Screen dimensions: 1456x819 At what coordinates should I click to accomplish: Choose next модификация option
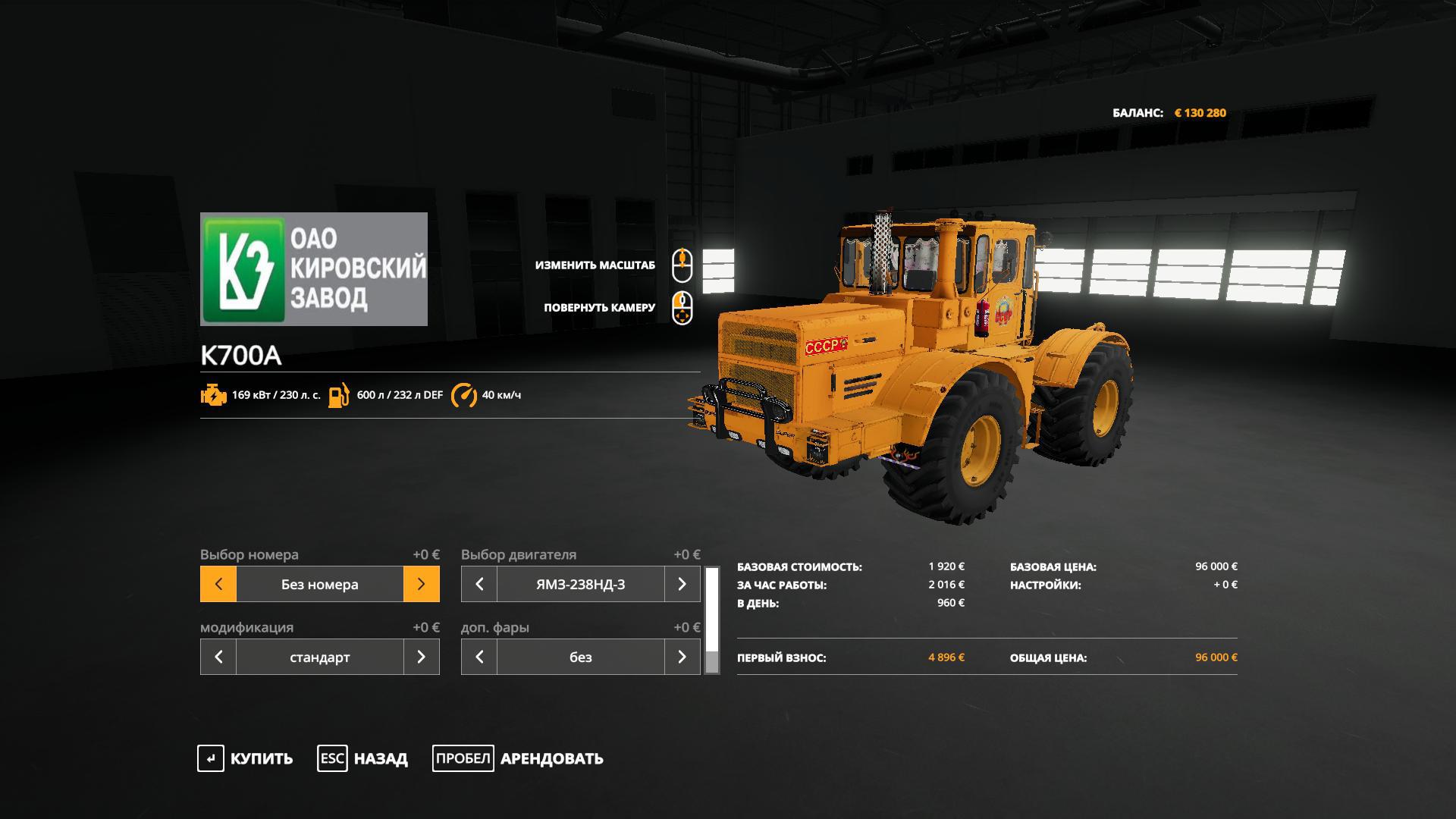422,657
